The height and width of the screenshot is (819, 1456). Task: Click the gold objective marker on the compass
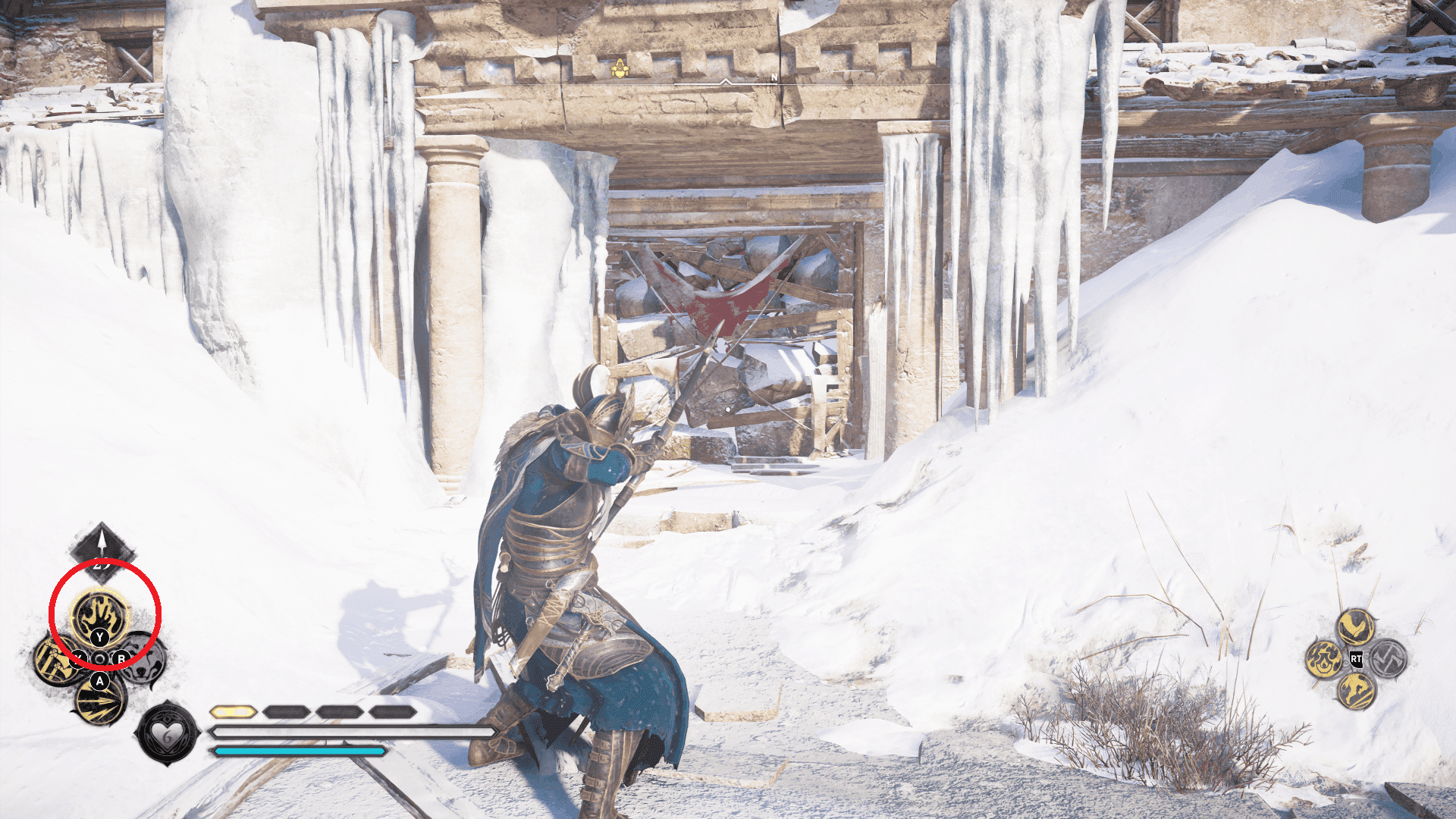(620, 69)
